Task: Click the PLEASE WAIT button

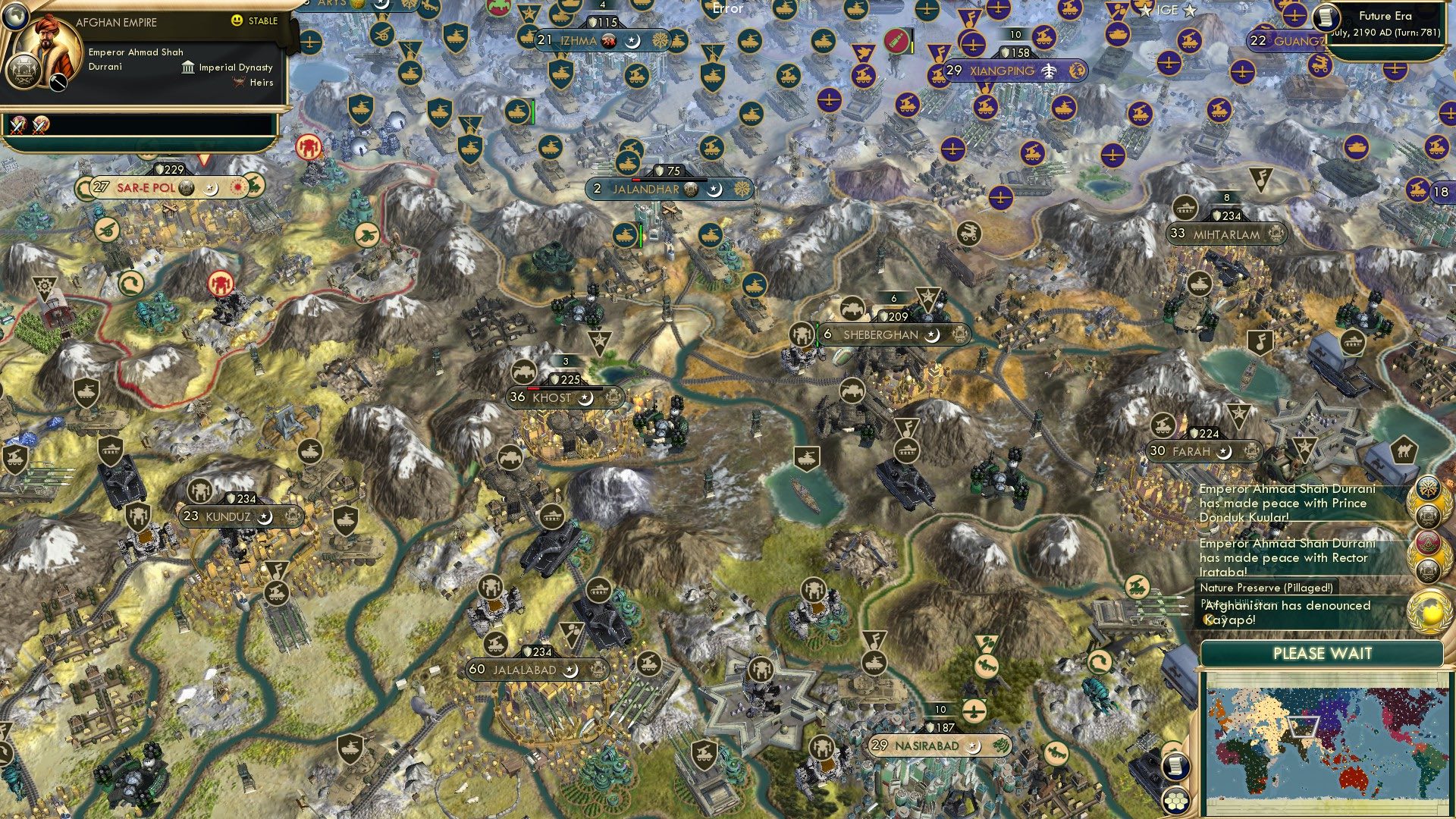Action: point(1323,654)
